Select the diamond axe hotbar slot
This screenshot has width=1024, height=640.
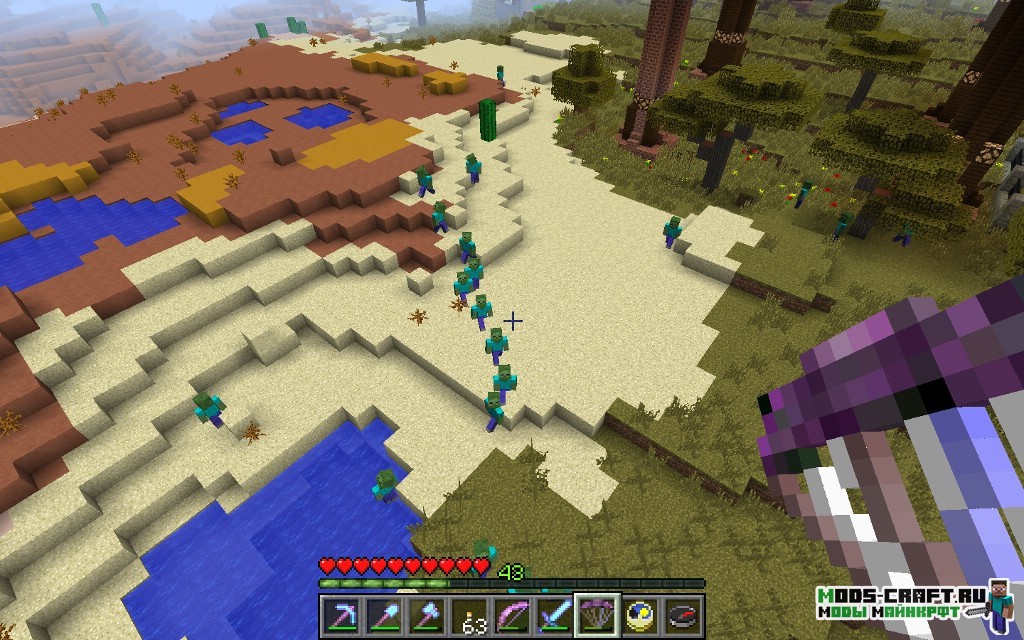(x=426, y=613)
